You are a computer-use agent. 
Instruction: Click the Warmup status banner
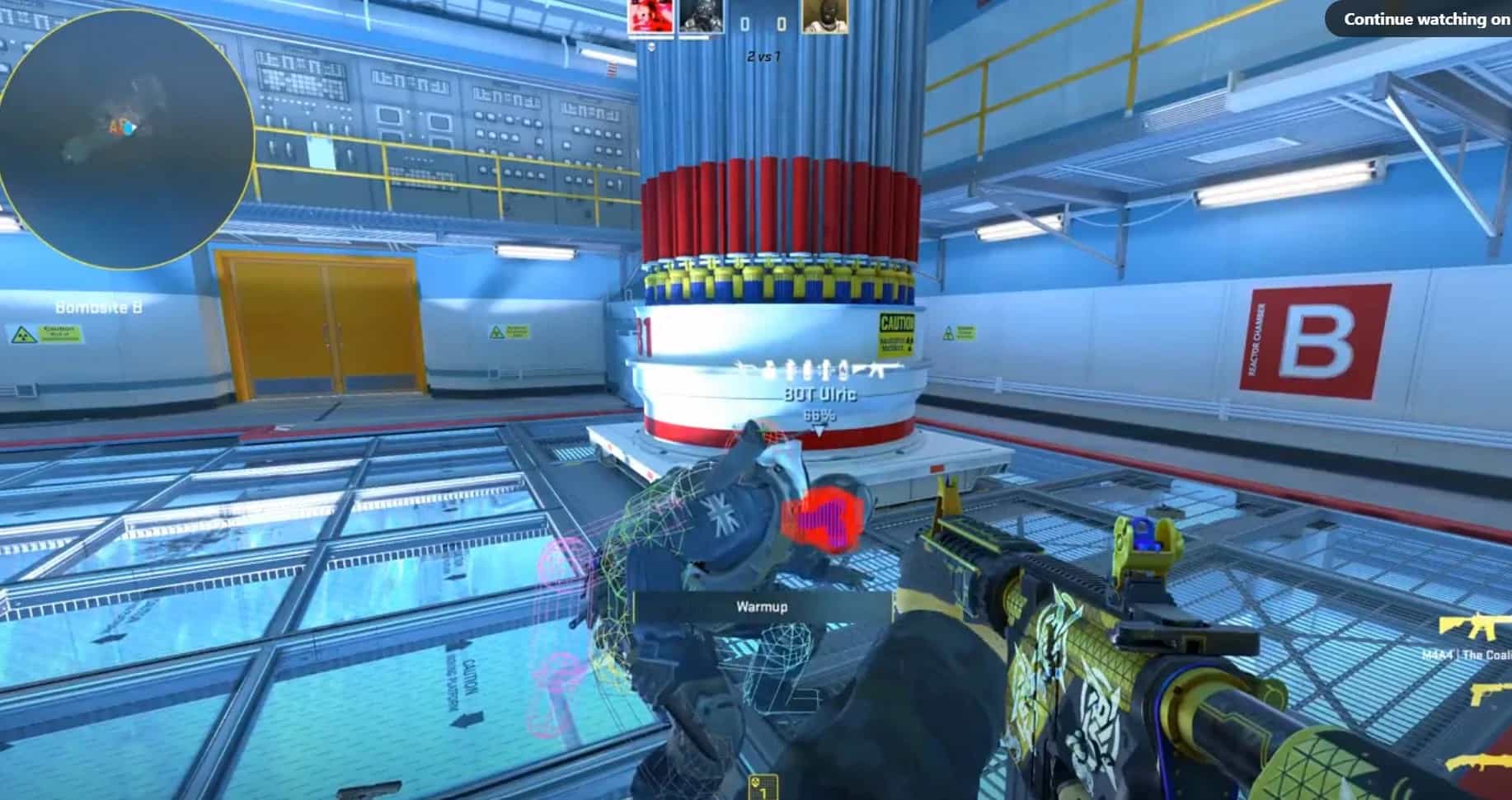coord(763,605)
